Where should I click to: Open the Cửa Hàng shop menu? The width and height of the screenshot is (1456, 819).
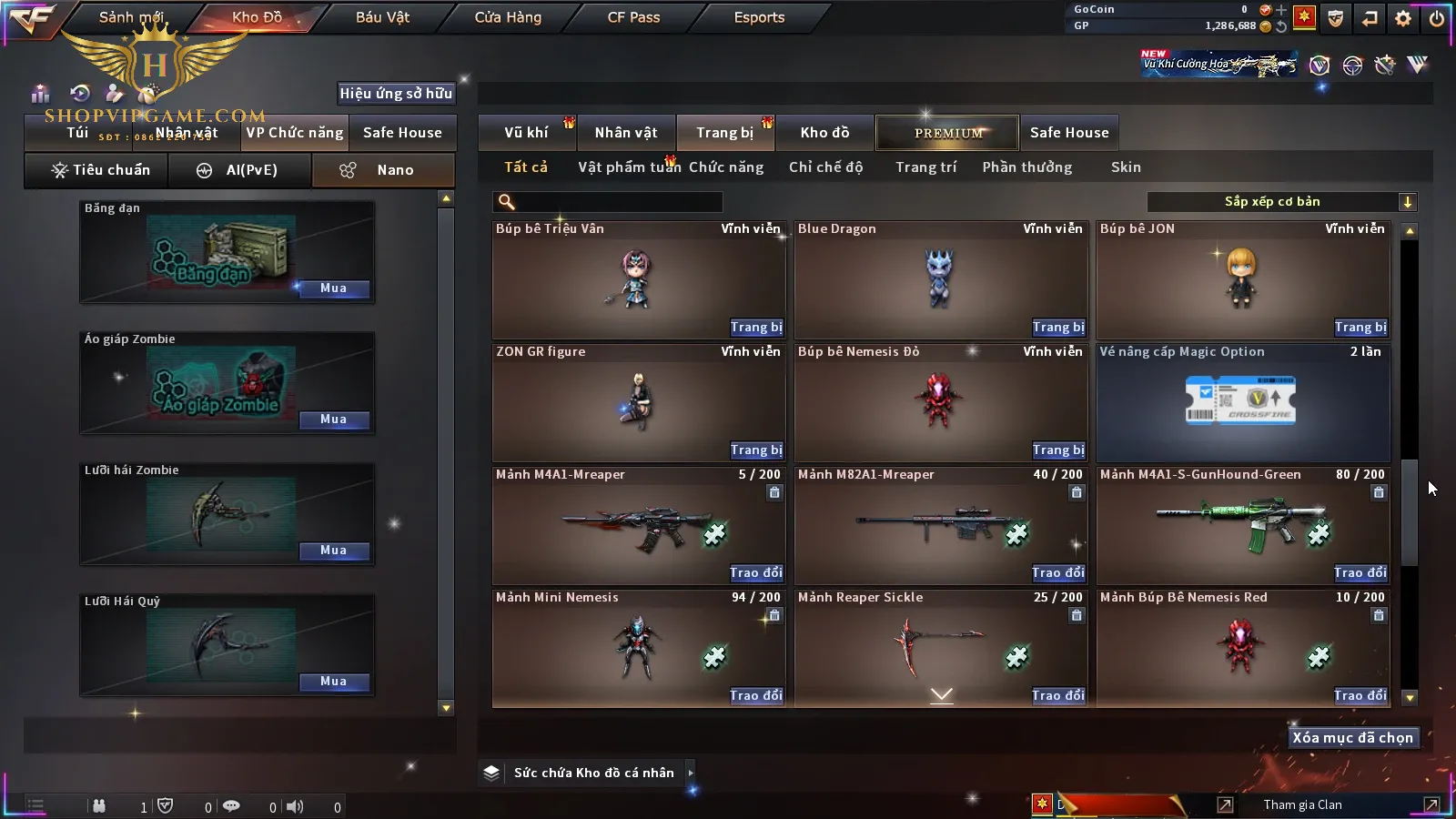coord(508,17)
